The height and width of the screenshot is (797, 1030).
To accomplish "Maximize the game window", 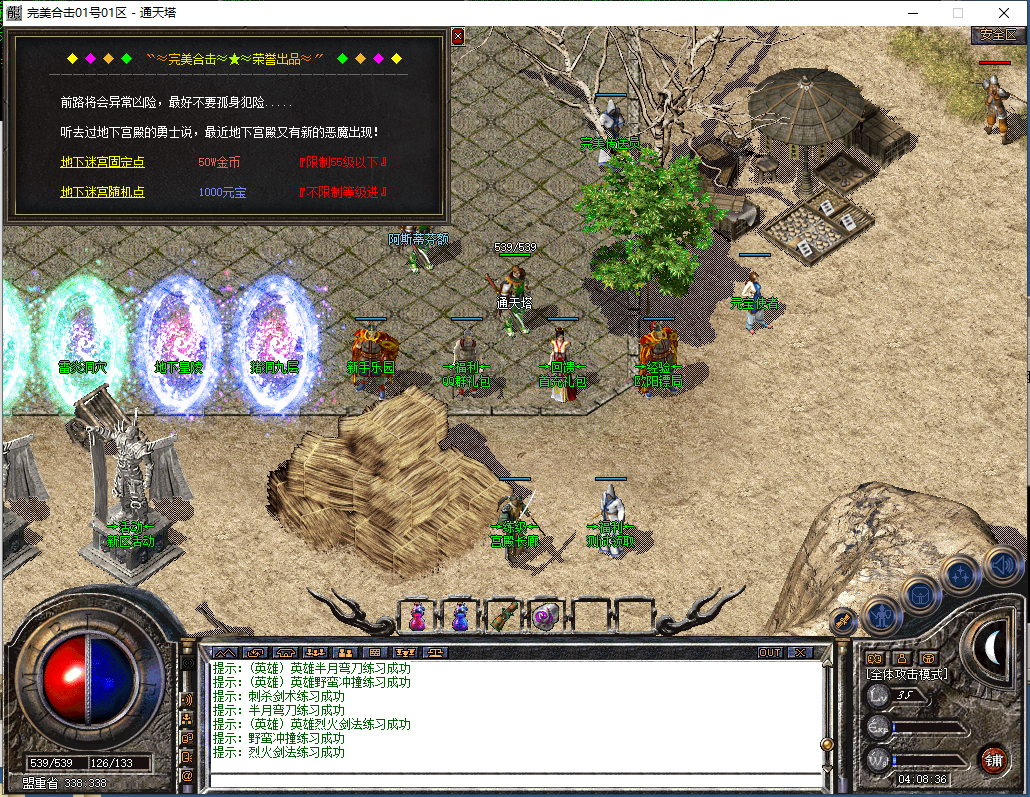I will click(957, 13).
